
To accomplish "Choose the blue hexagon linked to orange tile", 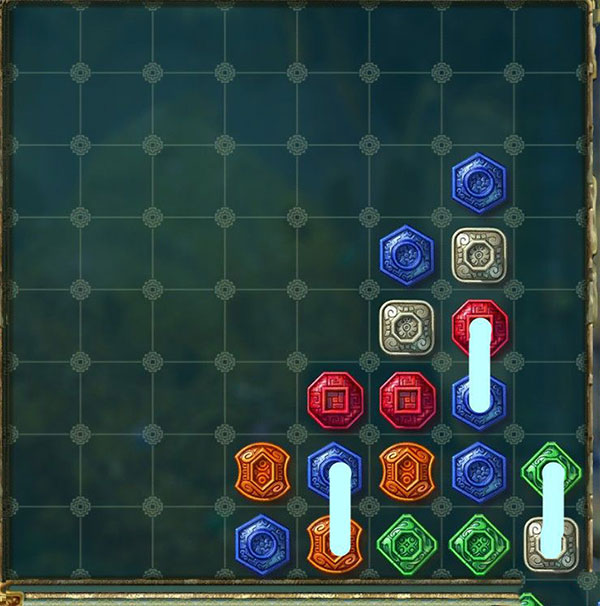I will 334,470.
